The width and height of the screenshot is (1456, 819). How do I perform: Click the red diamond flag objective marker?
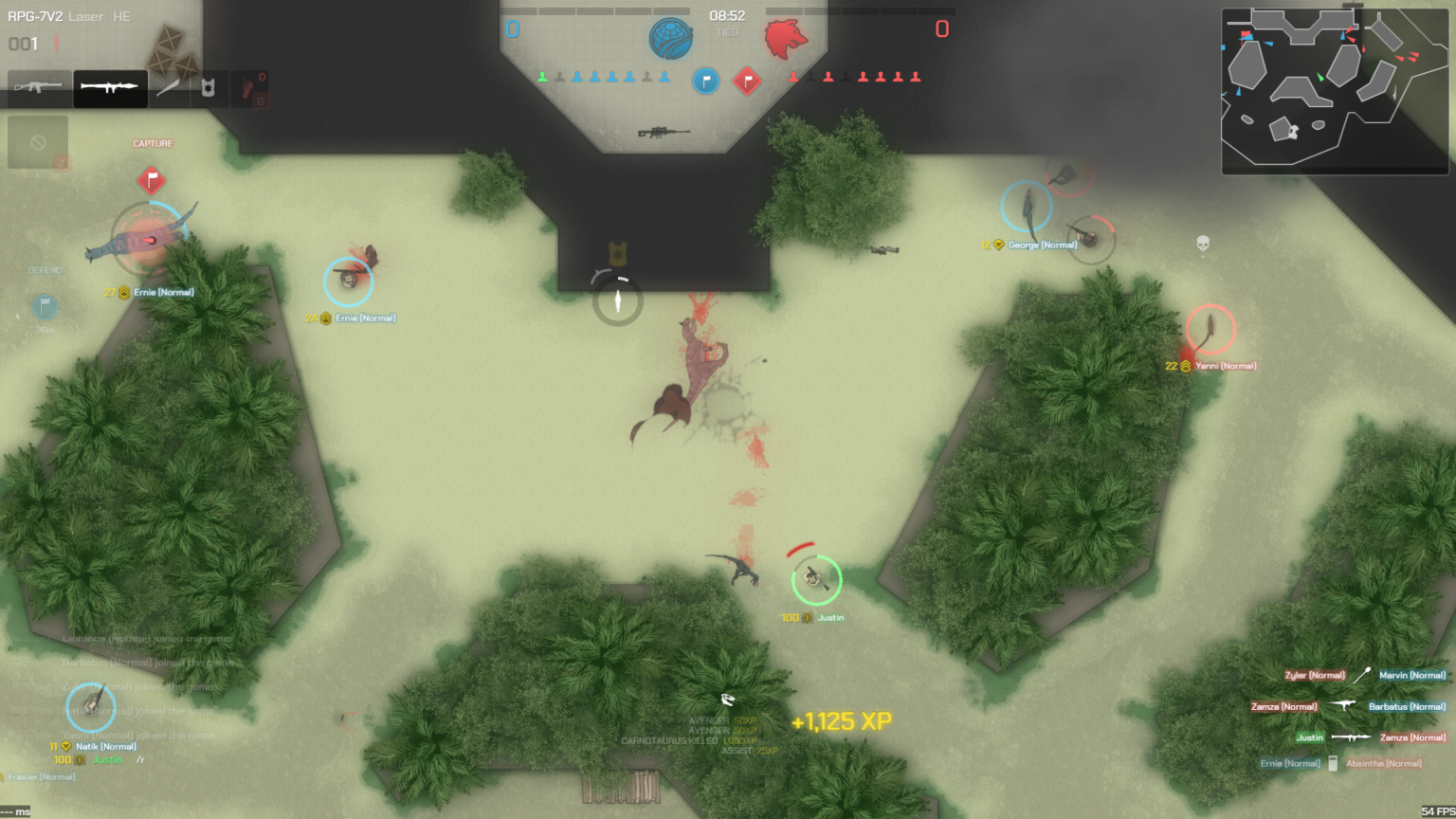(x=749, y=82)
